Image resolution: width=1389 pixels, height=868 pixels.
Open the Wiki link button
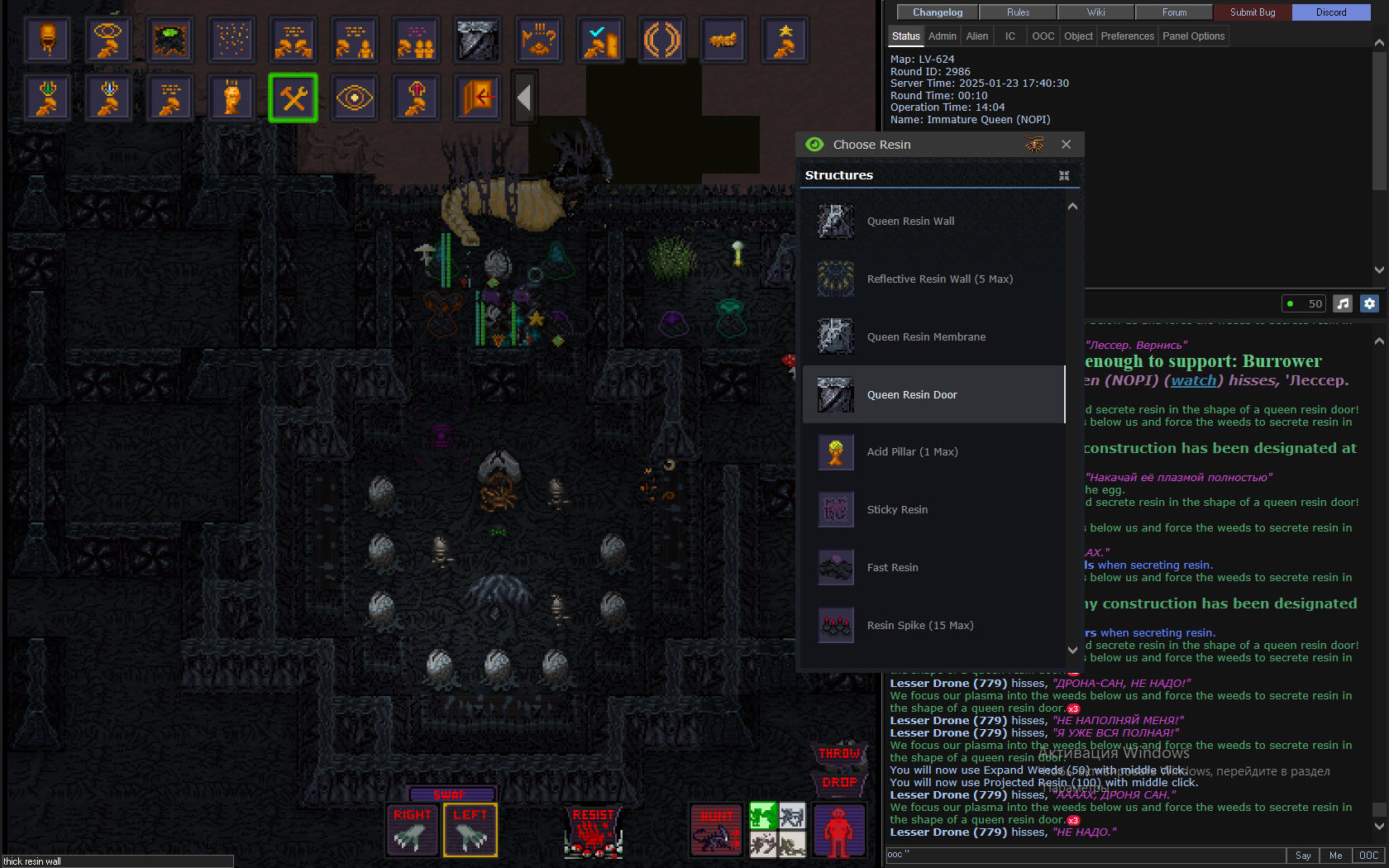1095,12
